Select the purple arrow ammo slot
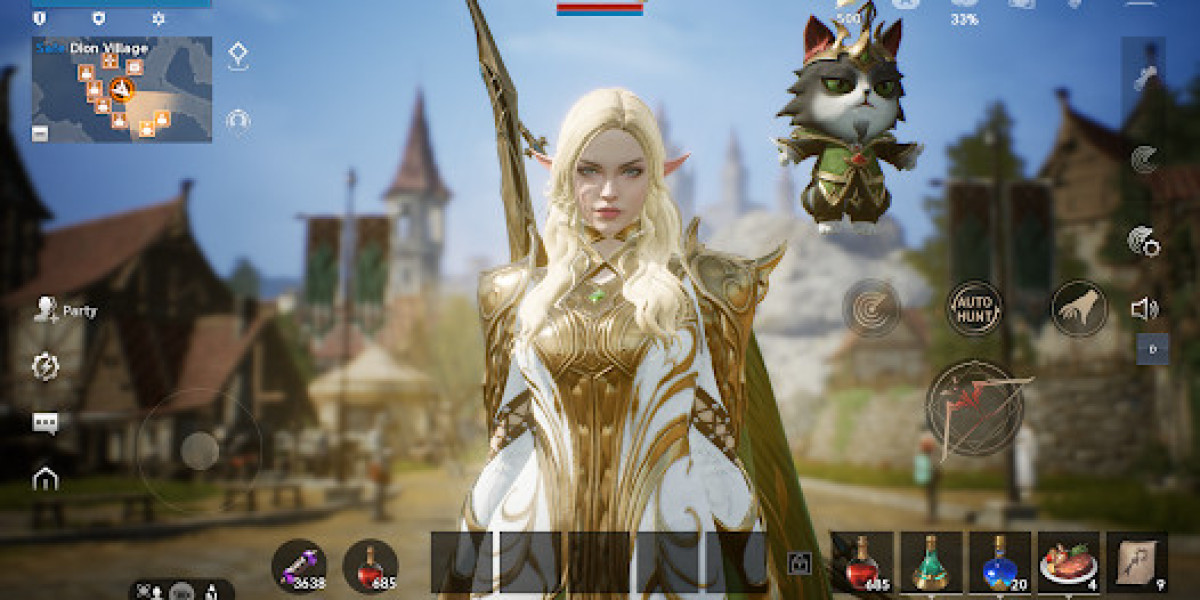This screenshot has width=1200, height=600. [299, 567]
